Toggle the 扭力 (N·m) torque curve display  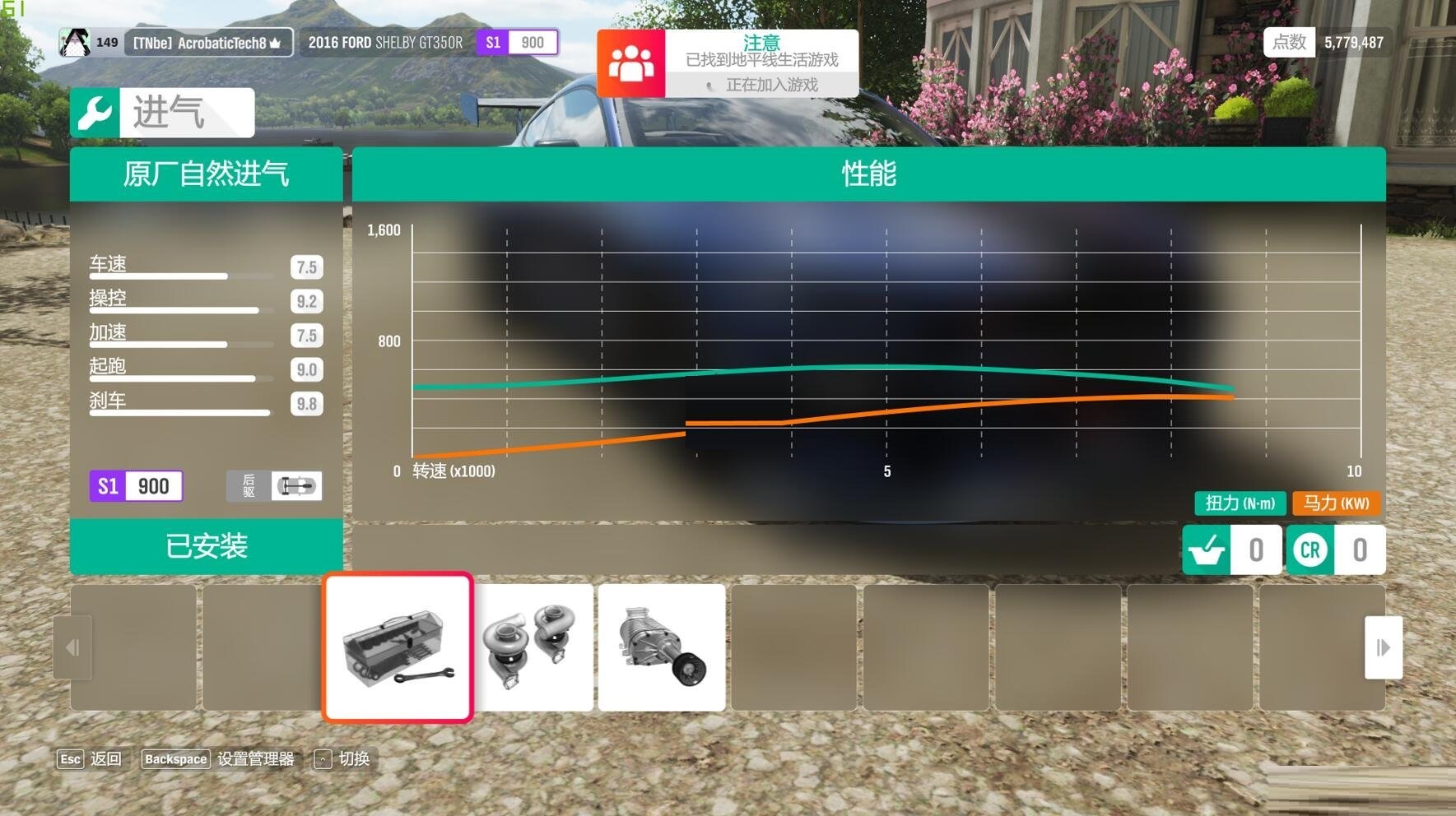coord(1240,503)
